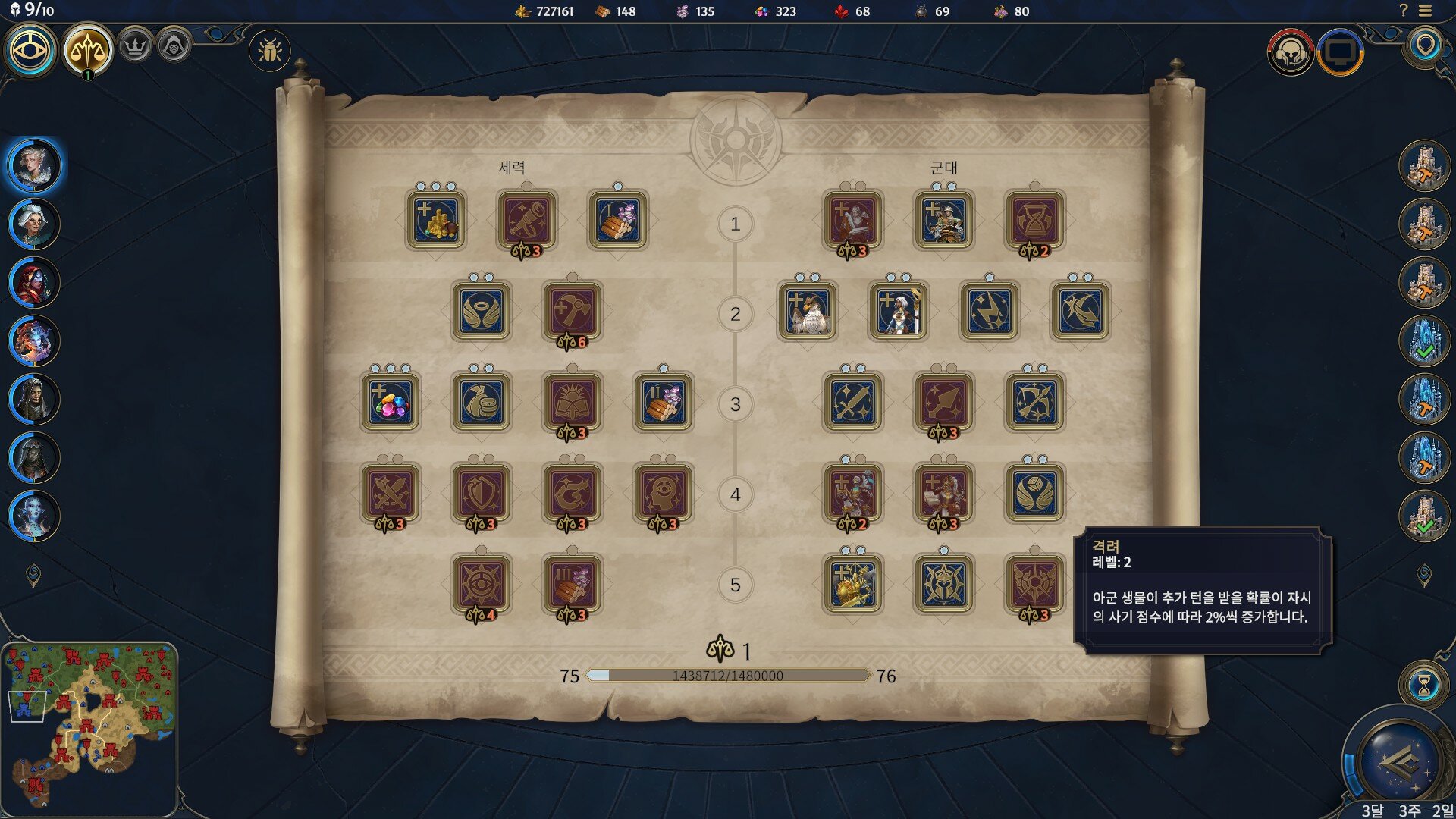The height and width of the screenshot is (819, 1456).
Task: Click the scarab bug icon
Action: tap(269, 51)
